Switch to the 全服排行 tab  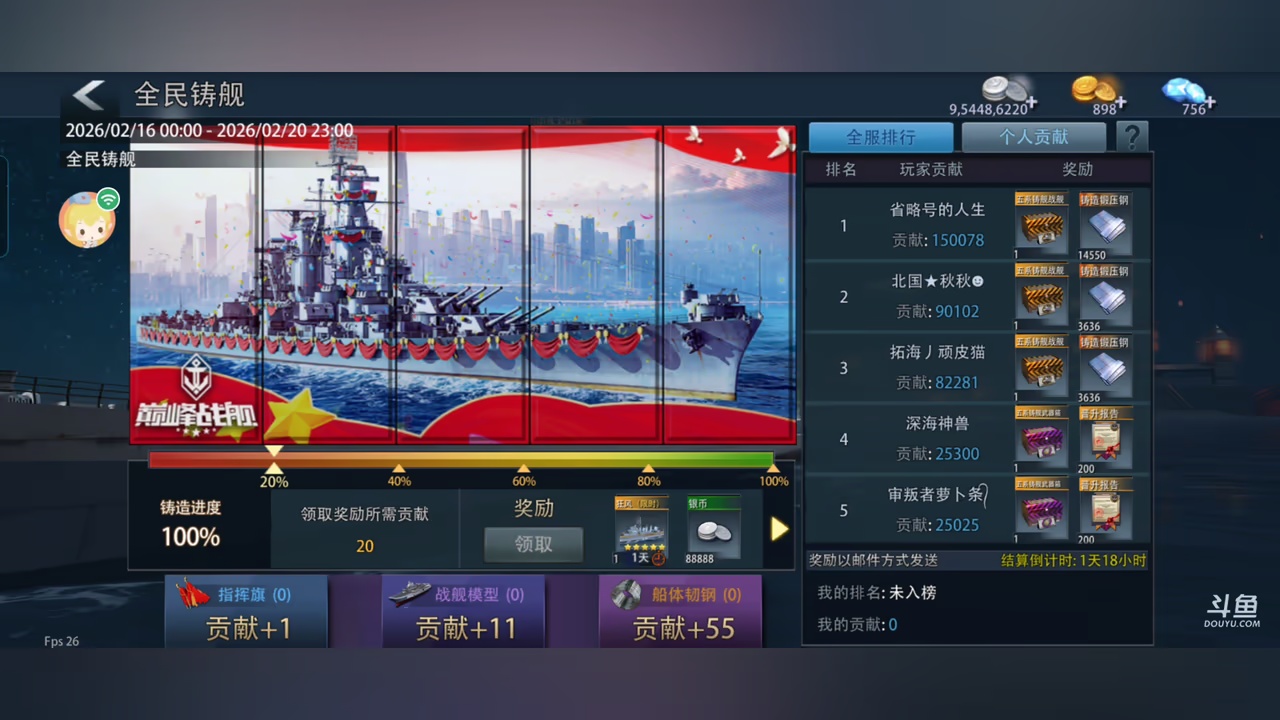(880, 137)
